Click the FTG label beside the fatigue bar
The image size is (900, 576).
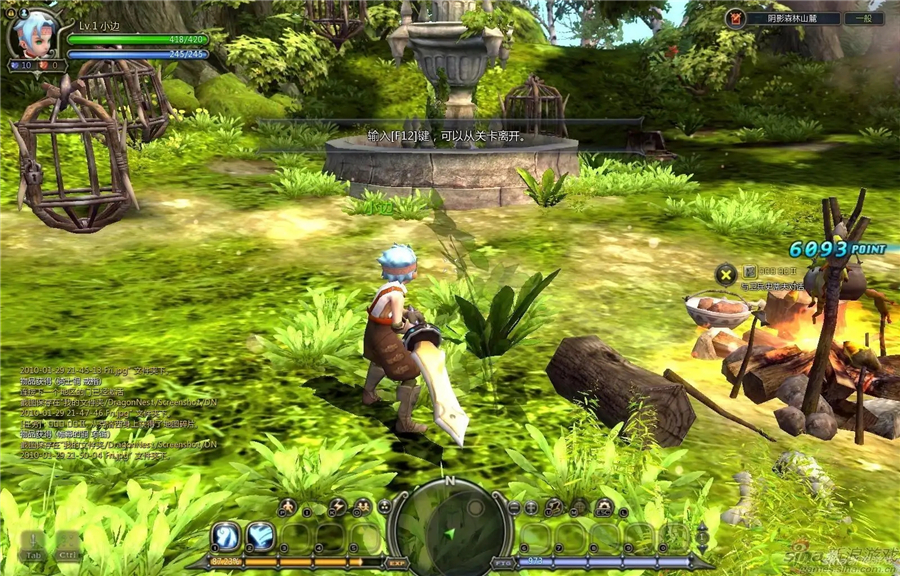[503, 563]
